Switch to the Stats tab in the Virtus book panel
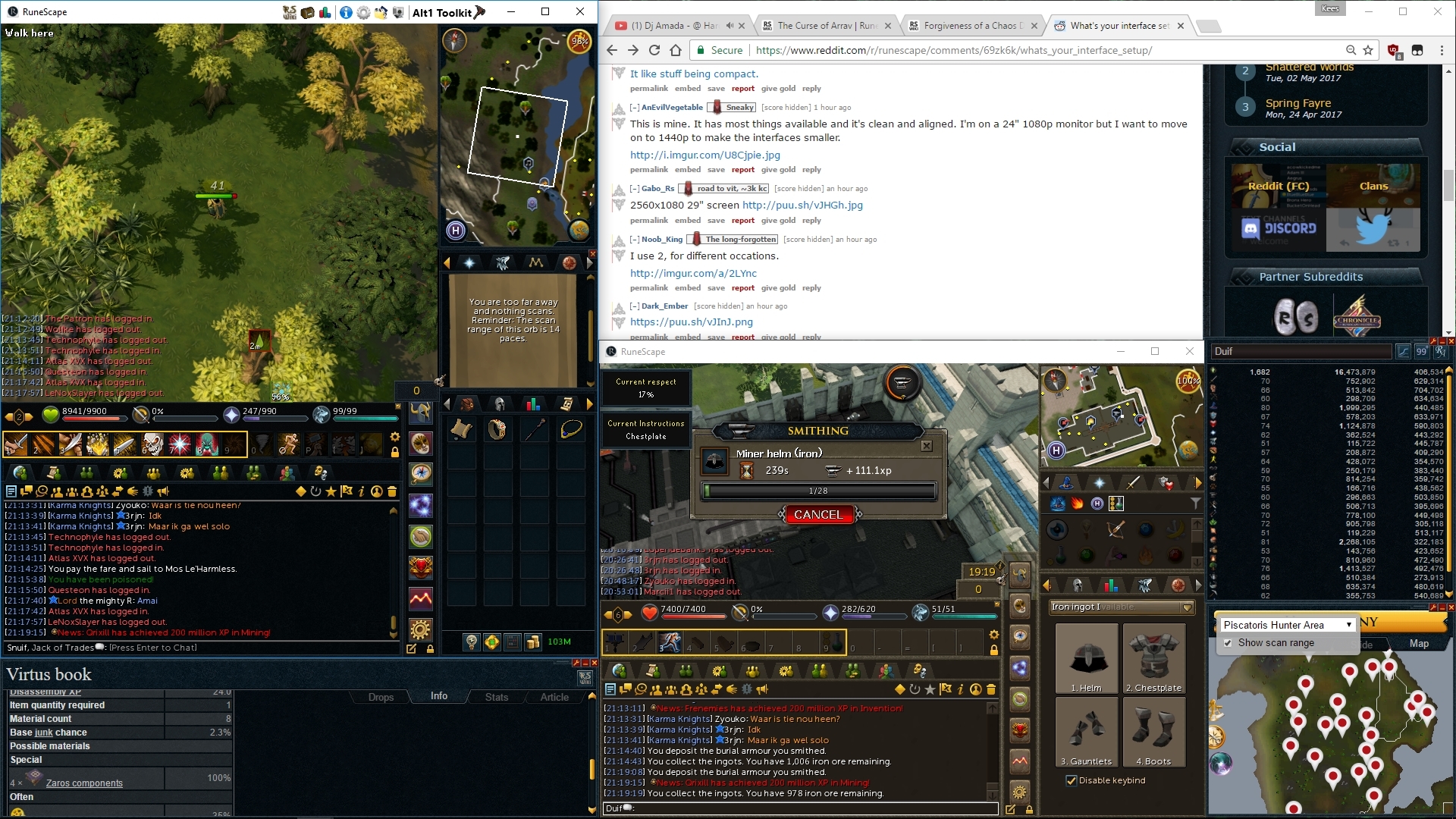 click(496, 696)
